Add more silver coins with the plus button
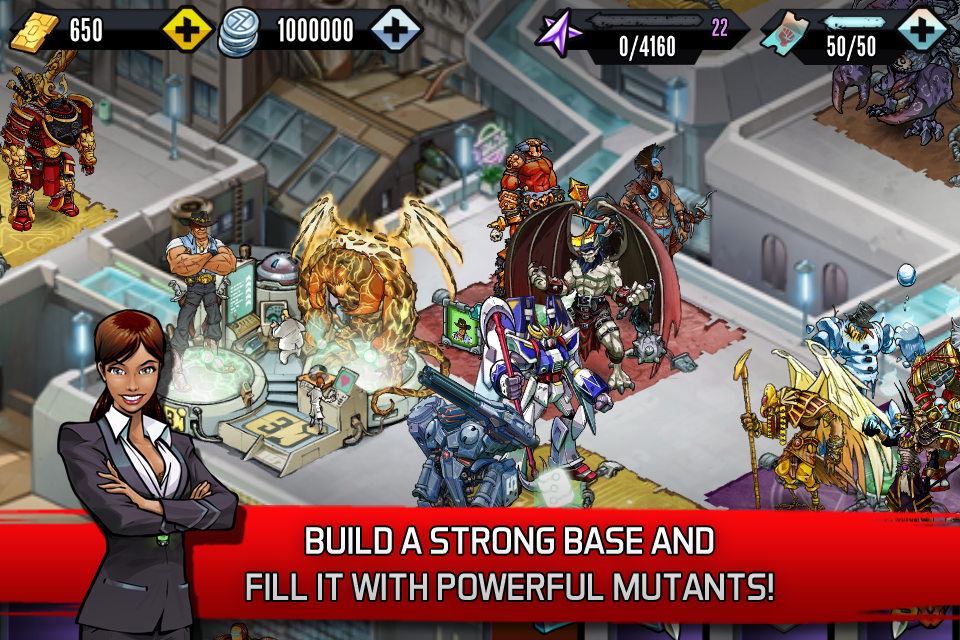The height and width of the screenshot is (640, 960). tap(396, 30)
